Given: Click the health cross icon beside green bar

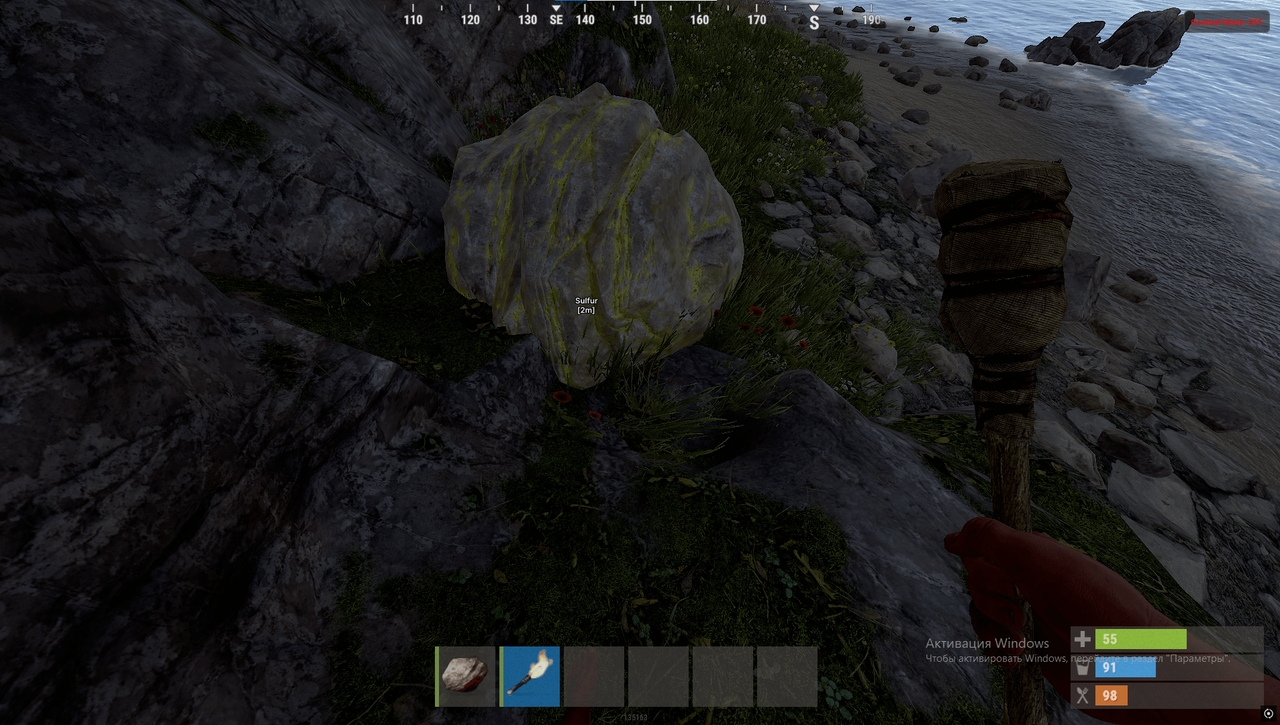Looking at the screenshot, I should tap(1081, 637).
